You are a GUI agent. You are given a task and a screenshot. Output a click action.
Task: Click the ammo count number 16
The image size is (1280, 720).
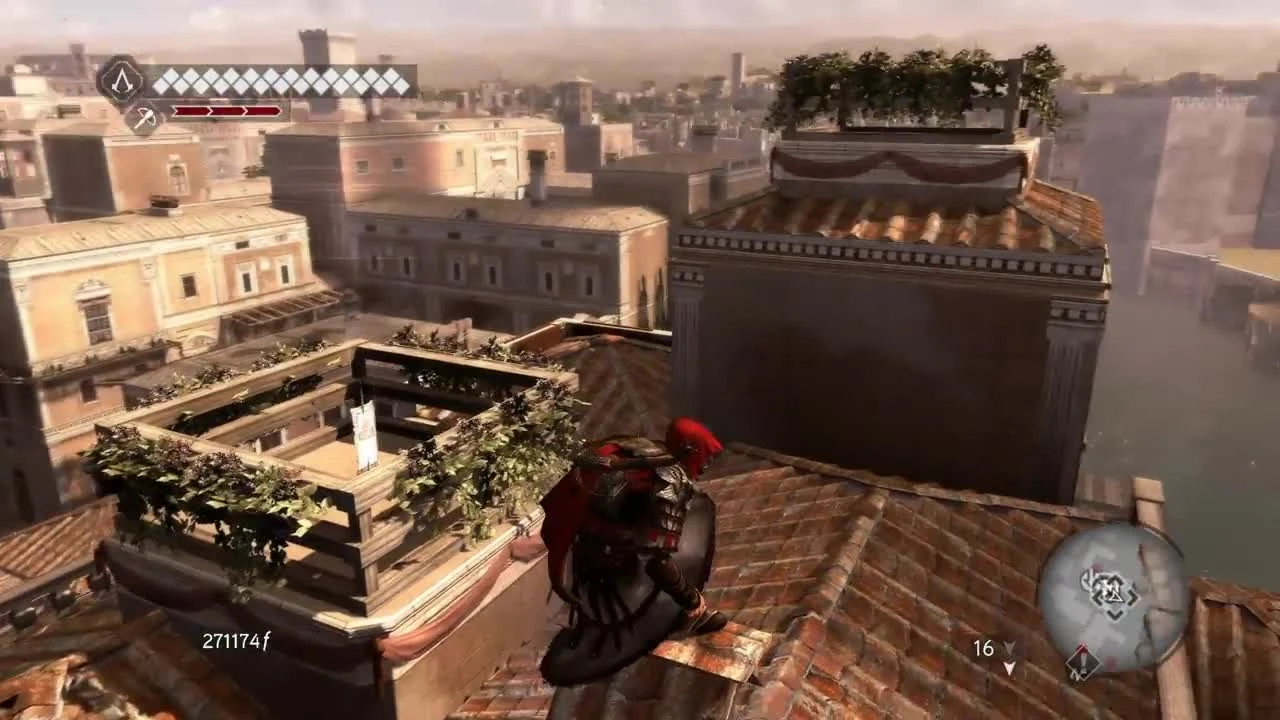(984, 648)
